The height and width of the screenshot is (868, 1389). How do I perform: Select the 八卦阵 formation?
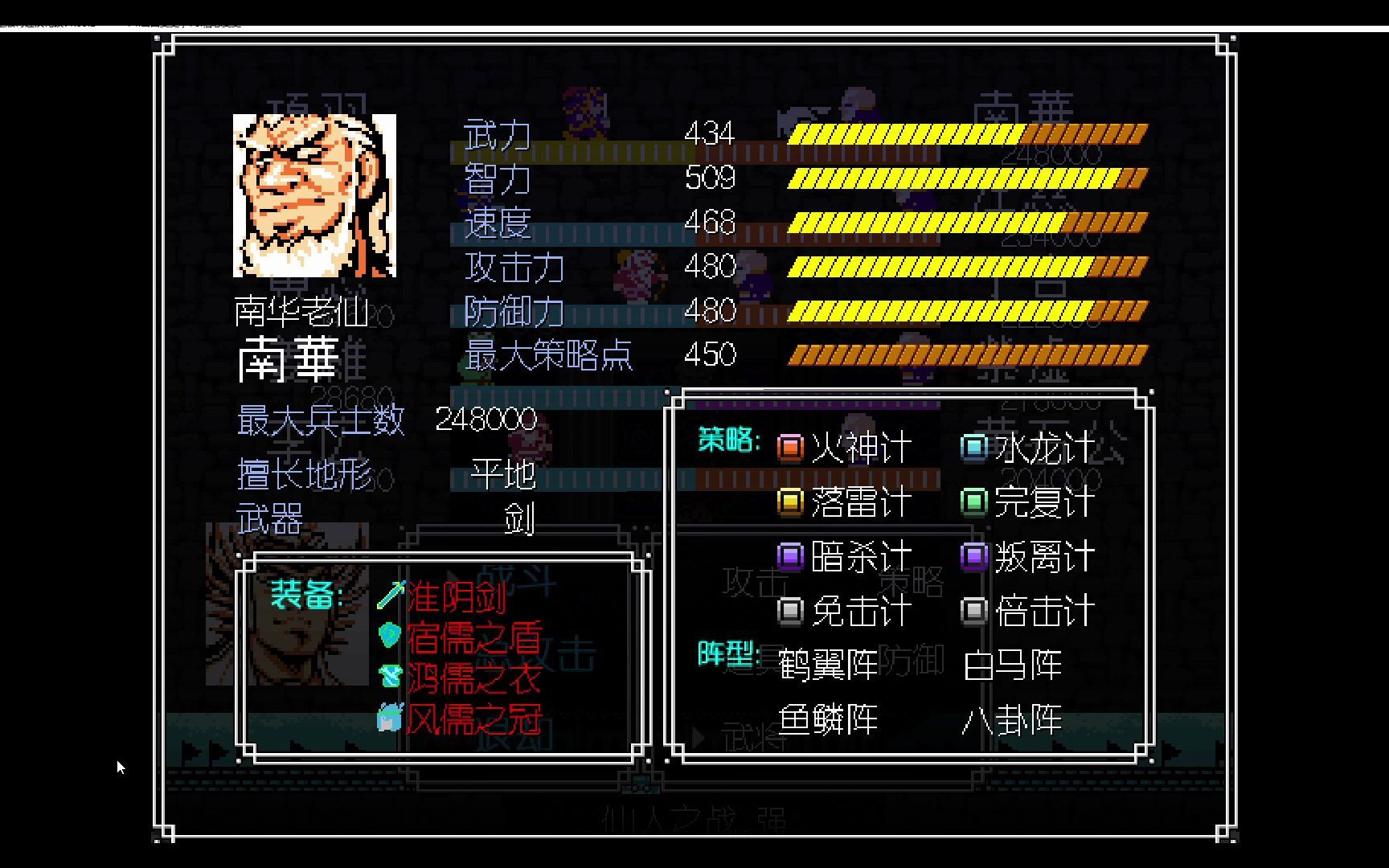click(1012, 719)
